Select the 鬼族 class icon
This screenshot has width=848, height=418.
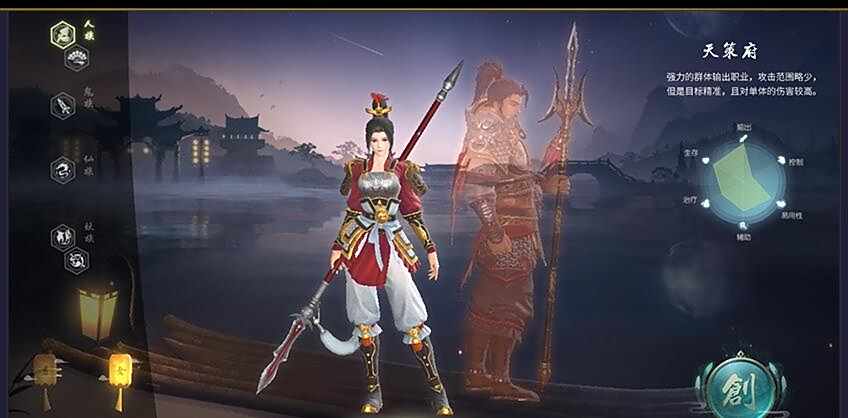(x=63, y=104)
